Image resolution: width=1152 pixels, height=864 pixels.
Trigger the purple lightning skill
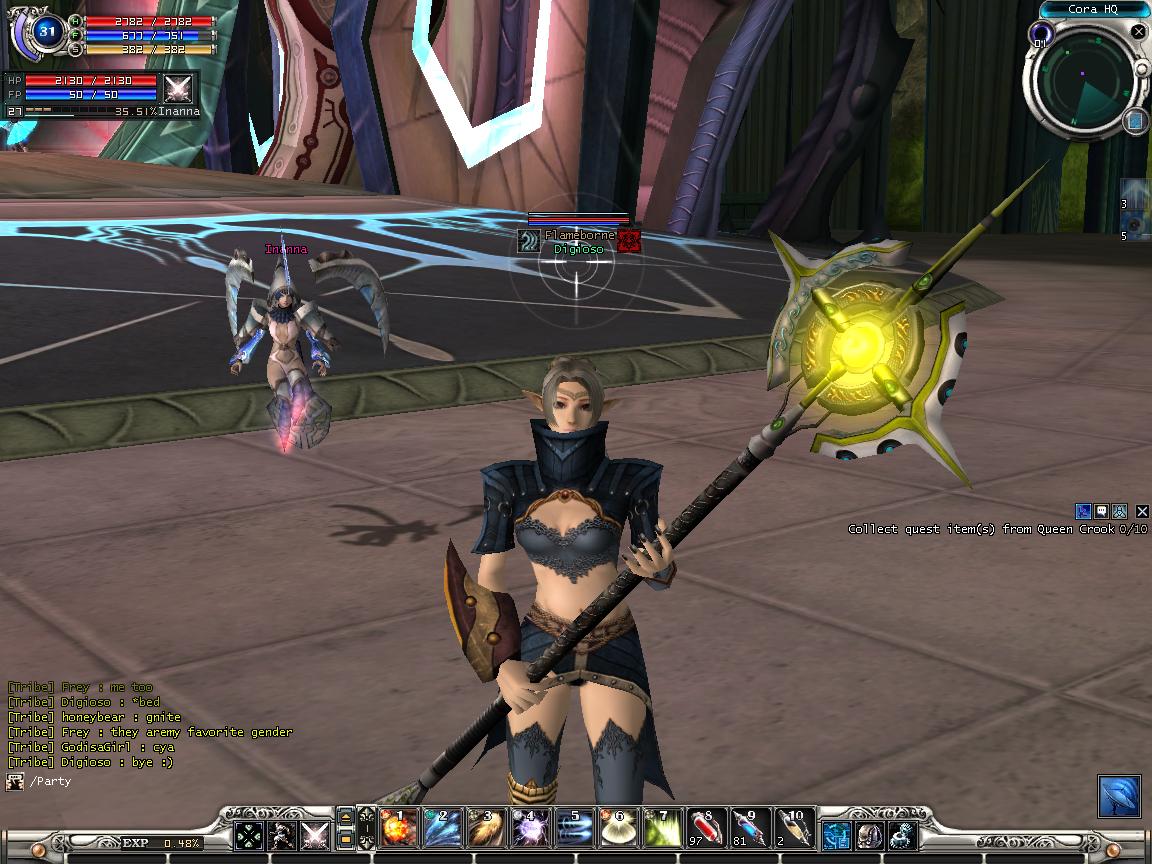[x=531, y=830]
